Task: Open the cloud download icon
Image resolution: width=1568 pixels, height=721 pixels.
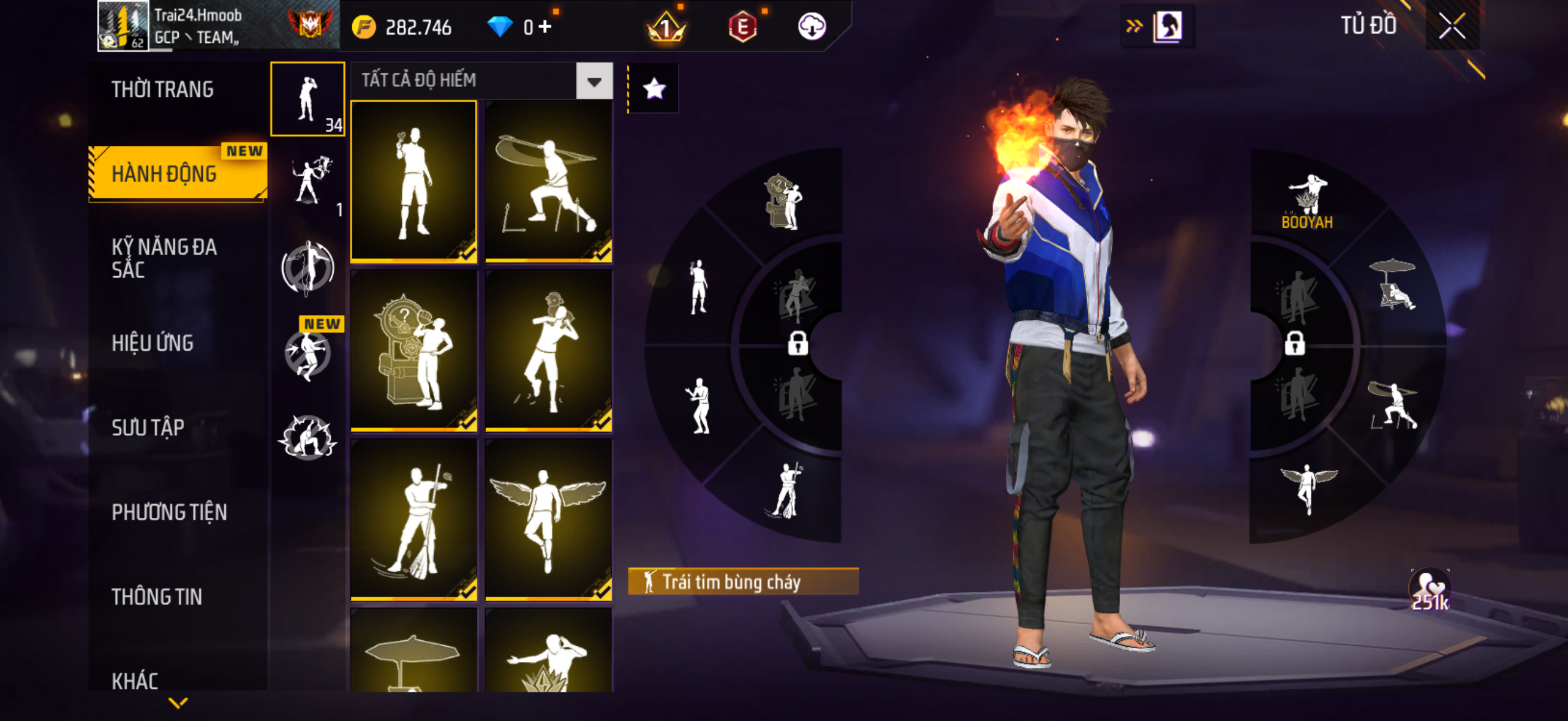Action: (812, 27)
